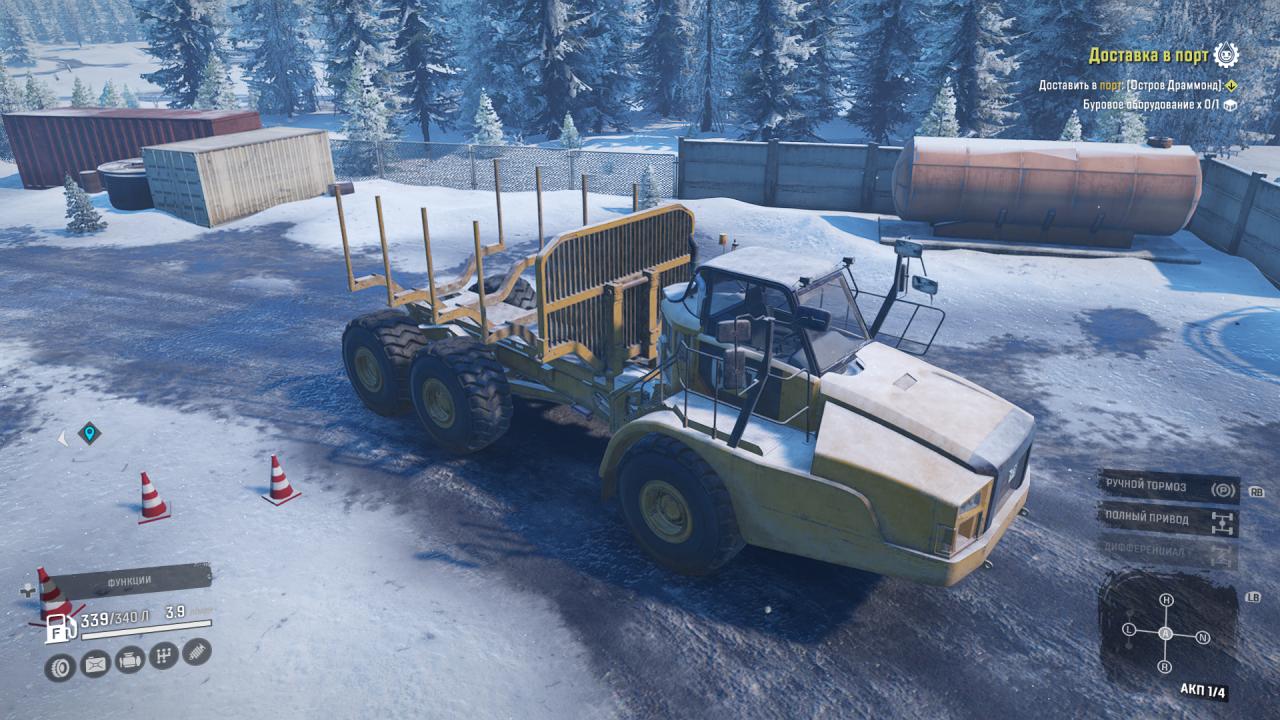The width and height of the screenshot is (1280, 720).
Task: Click the gearbox status icon
Action: tap(163, 656)
